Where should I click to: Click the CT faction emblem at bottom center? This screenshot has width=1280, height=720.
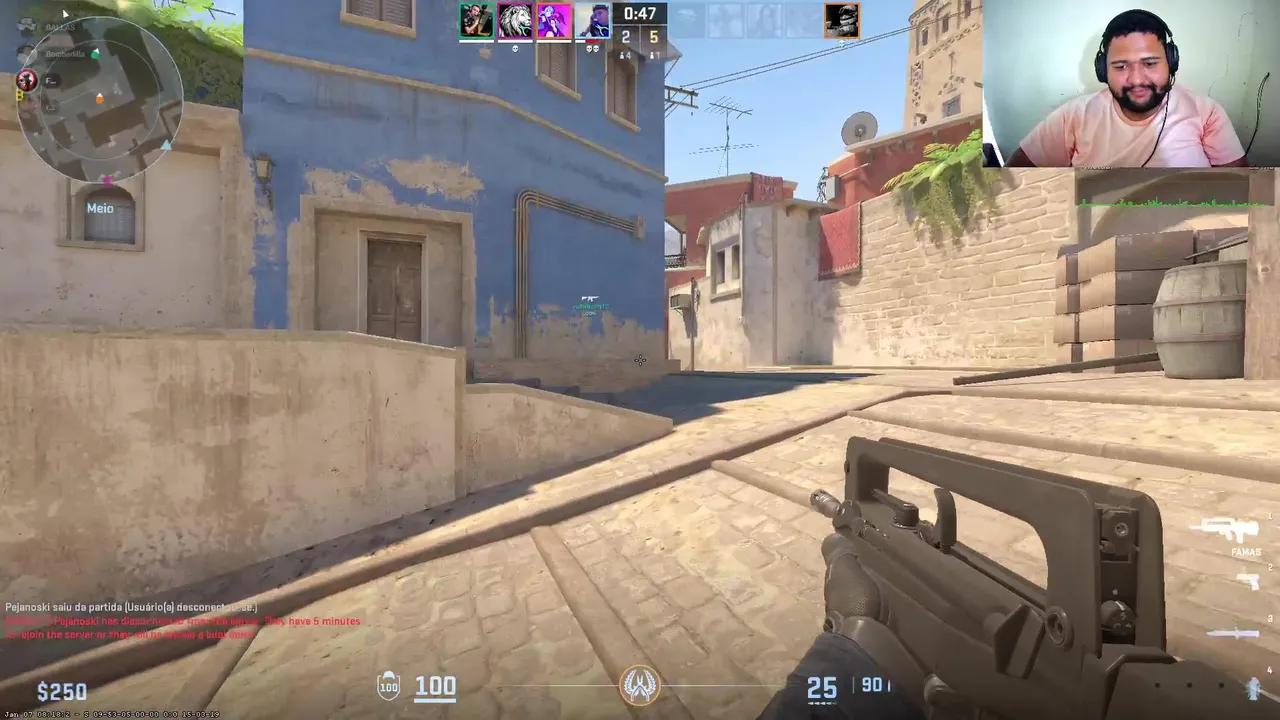pos(640,685)
